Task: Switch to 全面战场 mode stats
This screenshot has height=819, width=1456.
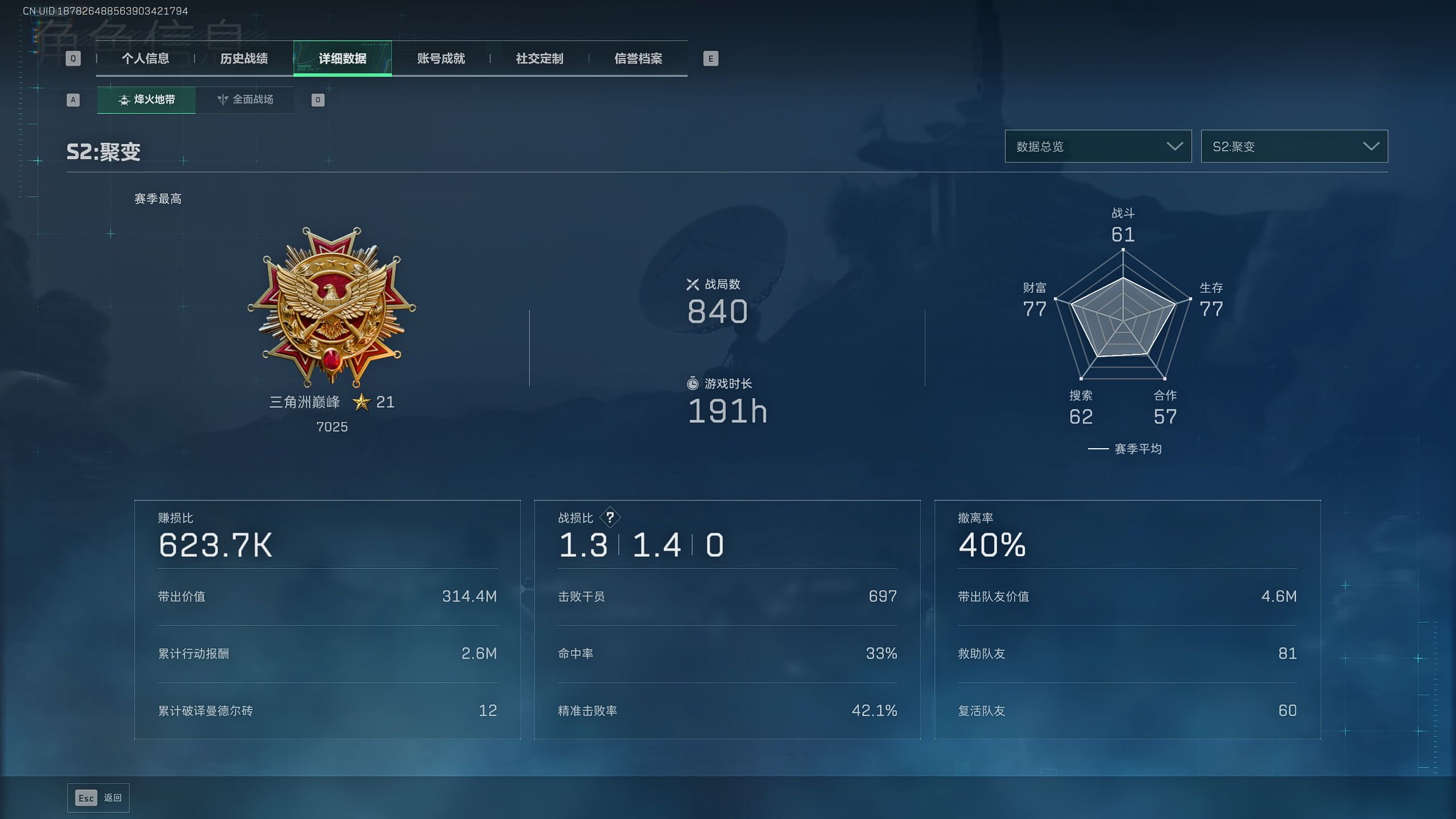Action: (245, 100)
